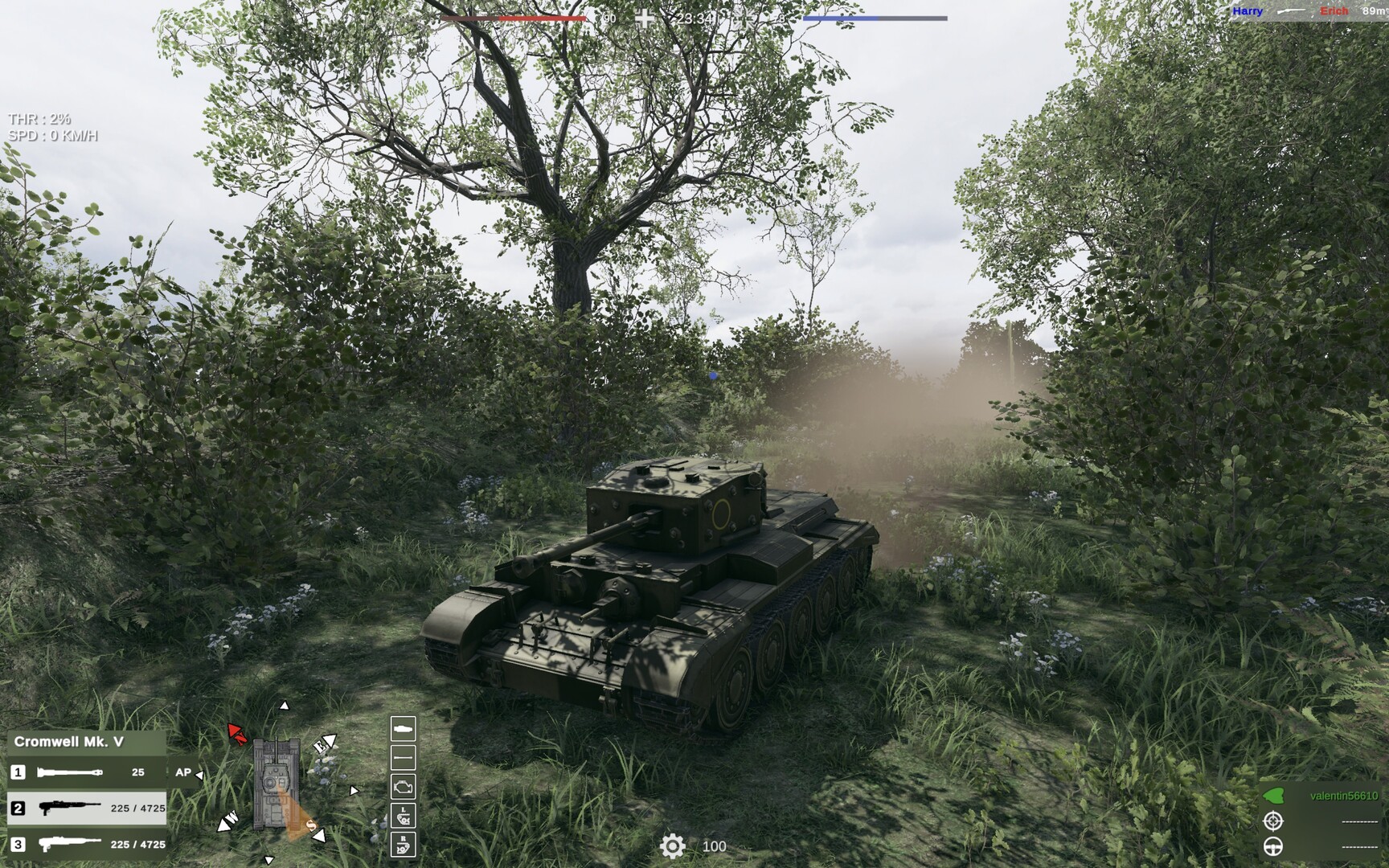Select the driver steering wheel crew icon
Viewport: 1389px width, 868px height.
pos(1272,847)
